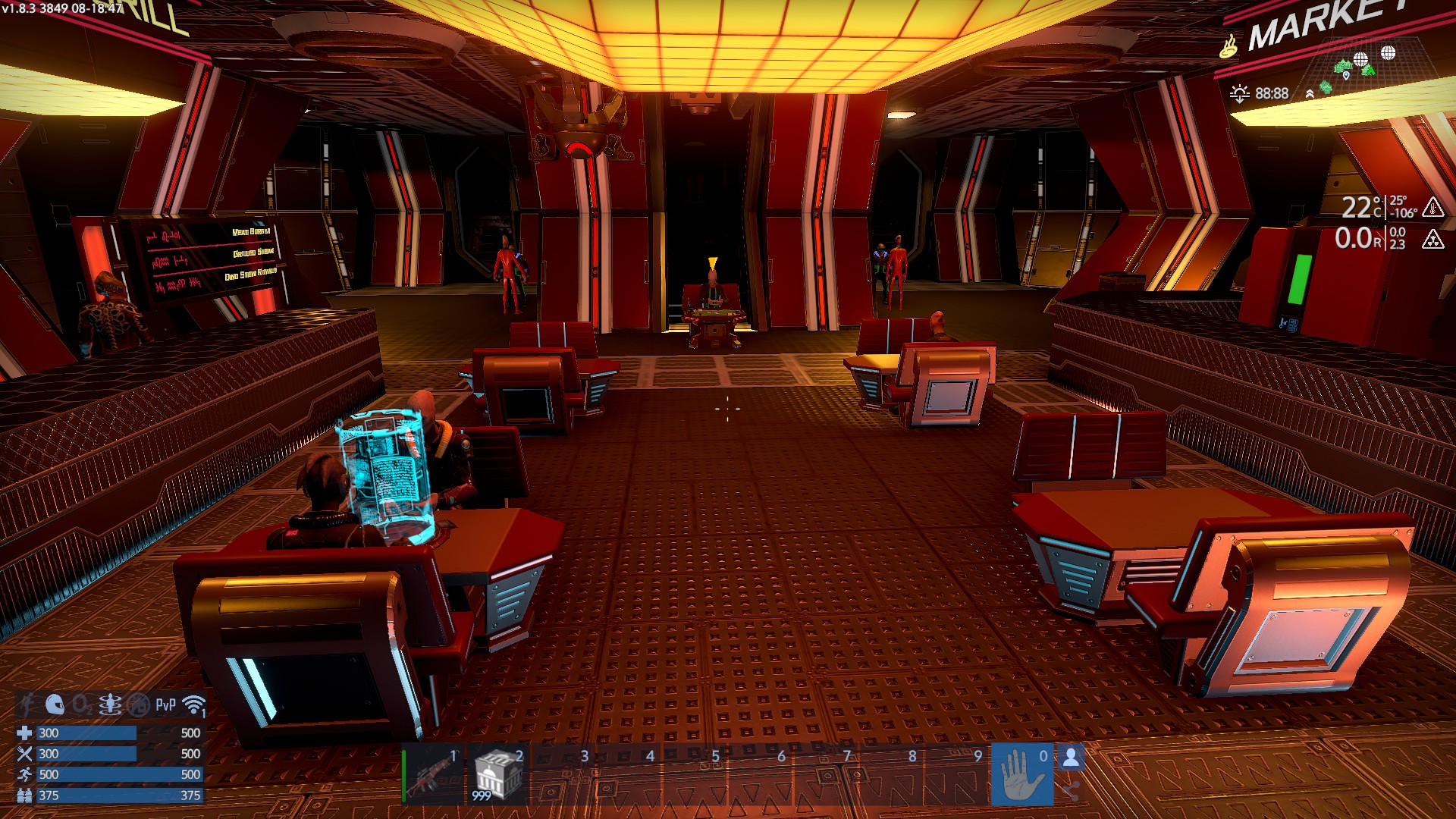Click the radiation warning triangle icon
Viewport: 1456px width, 819px height.
(1432, 240)
